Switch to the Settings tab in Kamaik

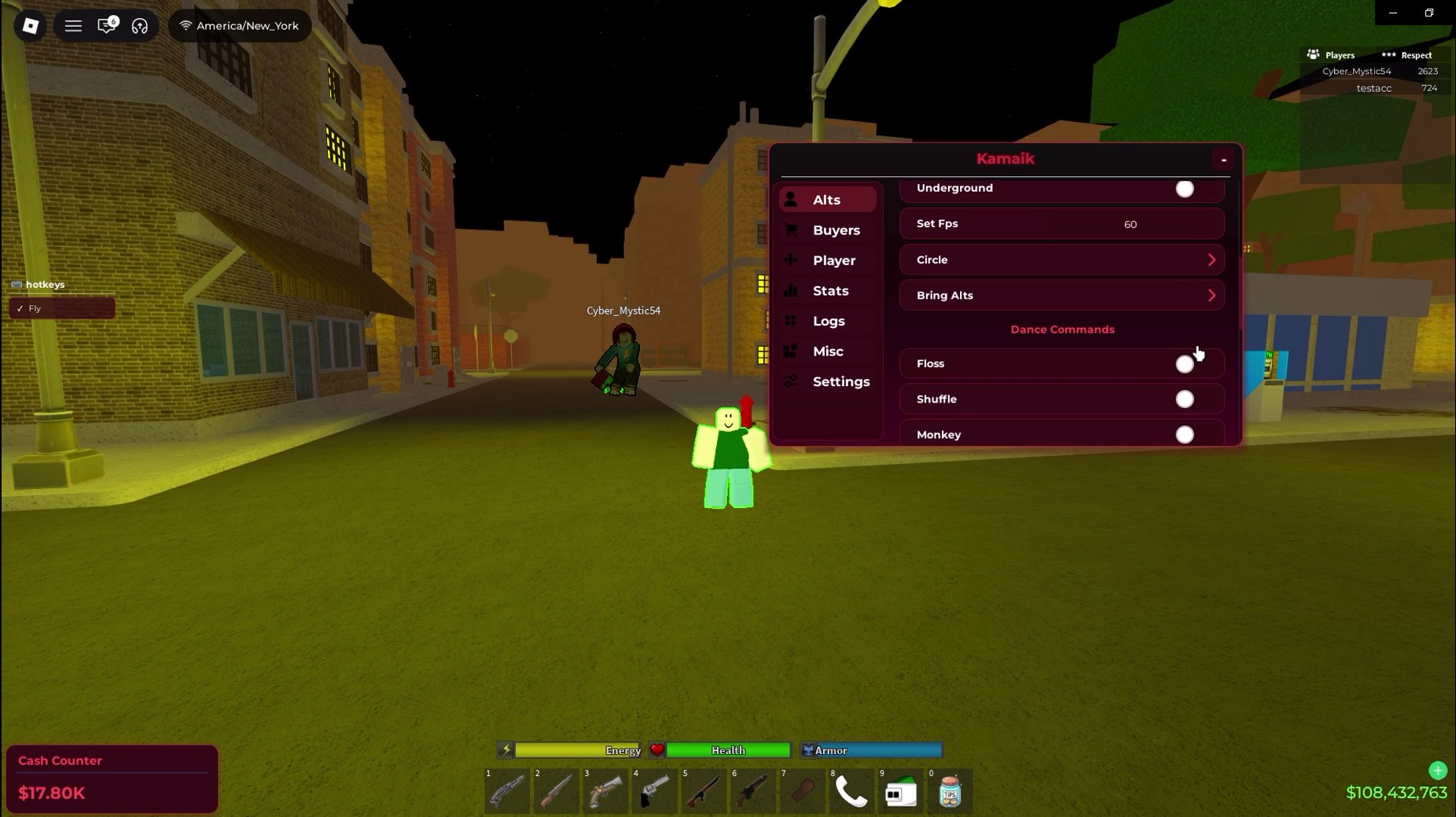(841, 381)
